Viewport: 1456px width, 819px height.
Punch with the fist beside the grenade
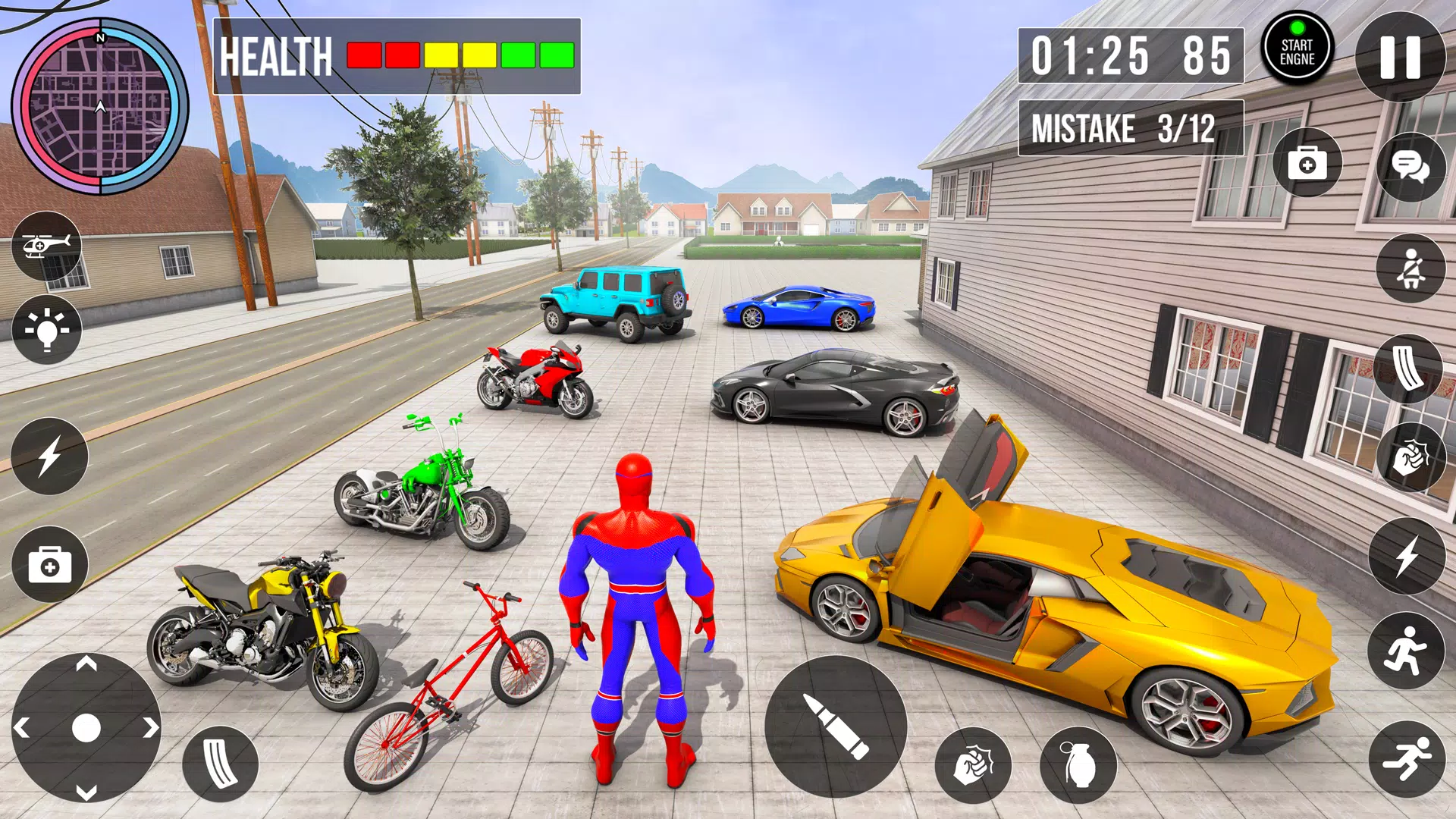[x=973, y=766]
